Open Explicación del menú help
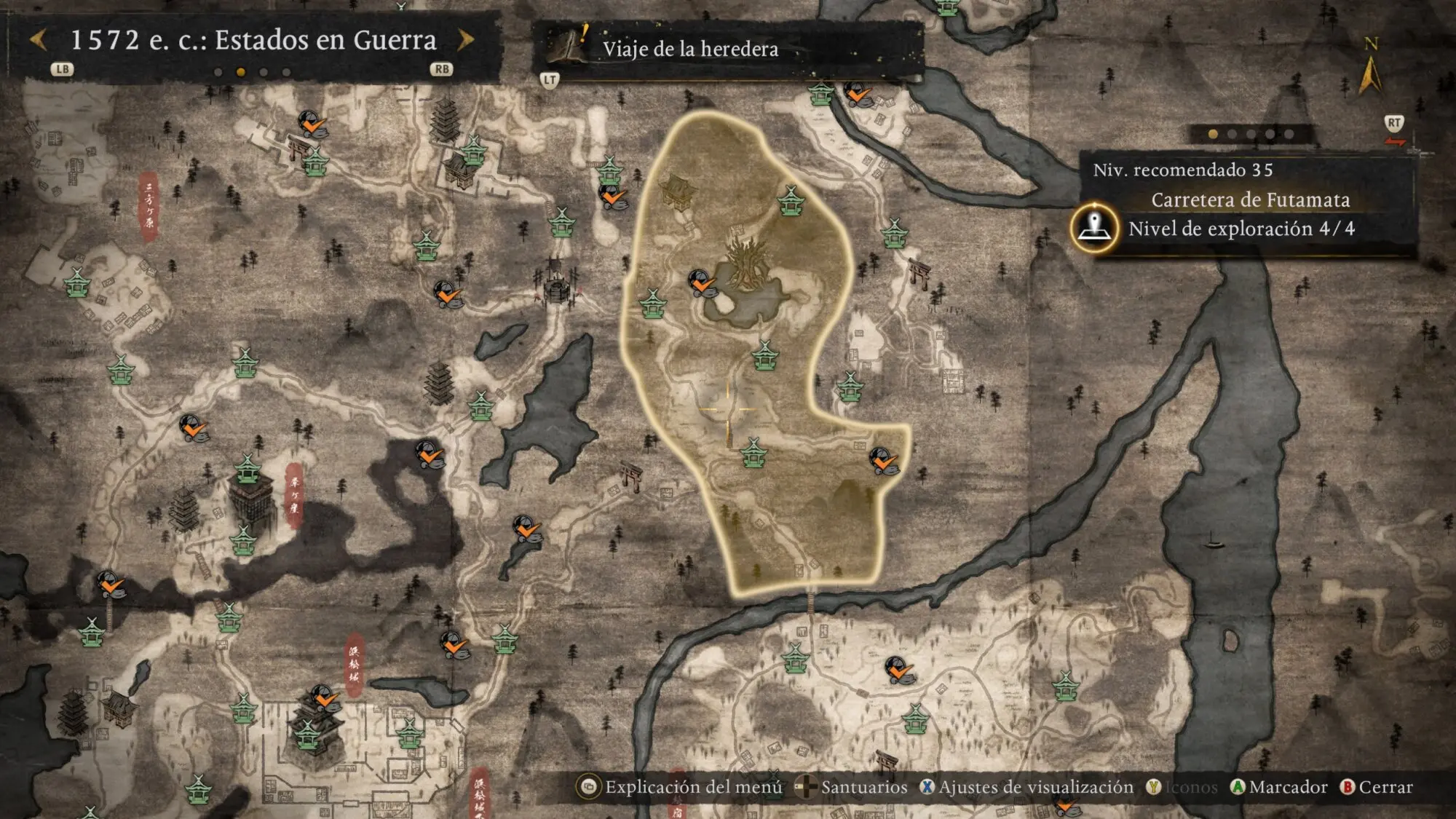Viewport: 1456px width, 819px height. [x=681, y=787]
